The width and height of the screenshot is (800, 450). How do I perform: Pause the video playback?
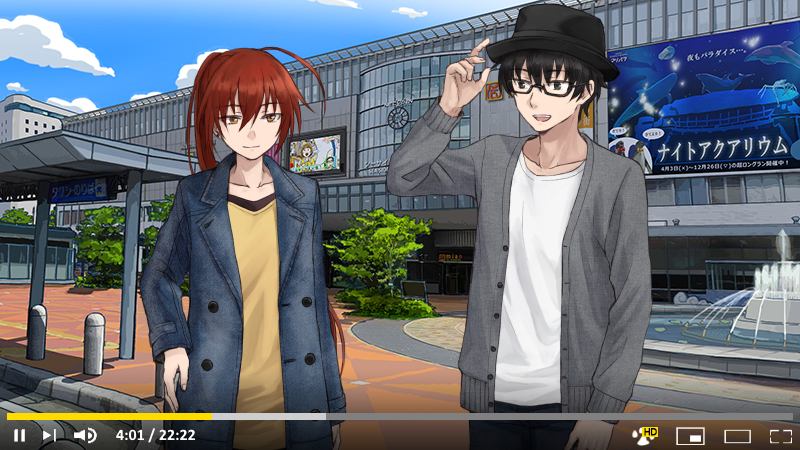coord(19,435)
